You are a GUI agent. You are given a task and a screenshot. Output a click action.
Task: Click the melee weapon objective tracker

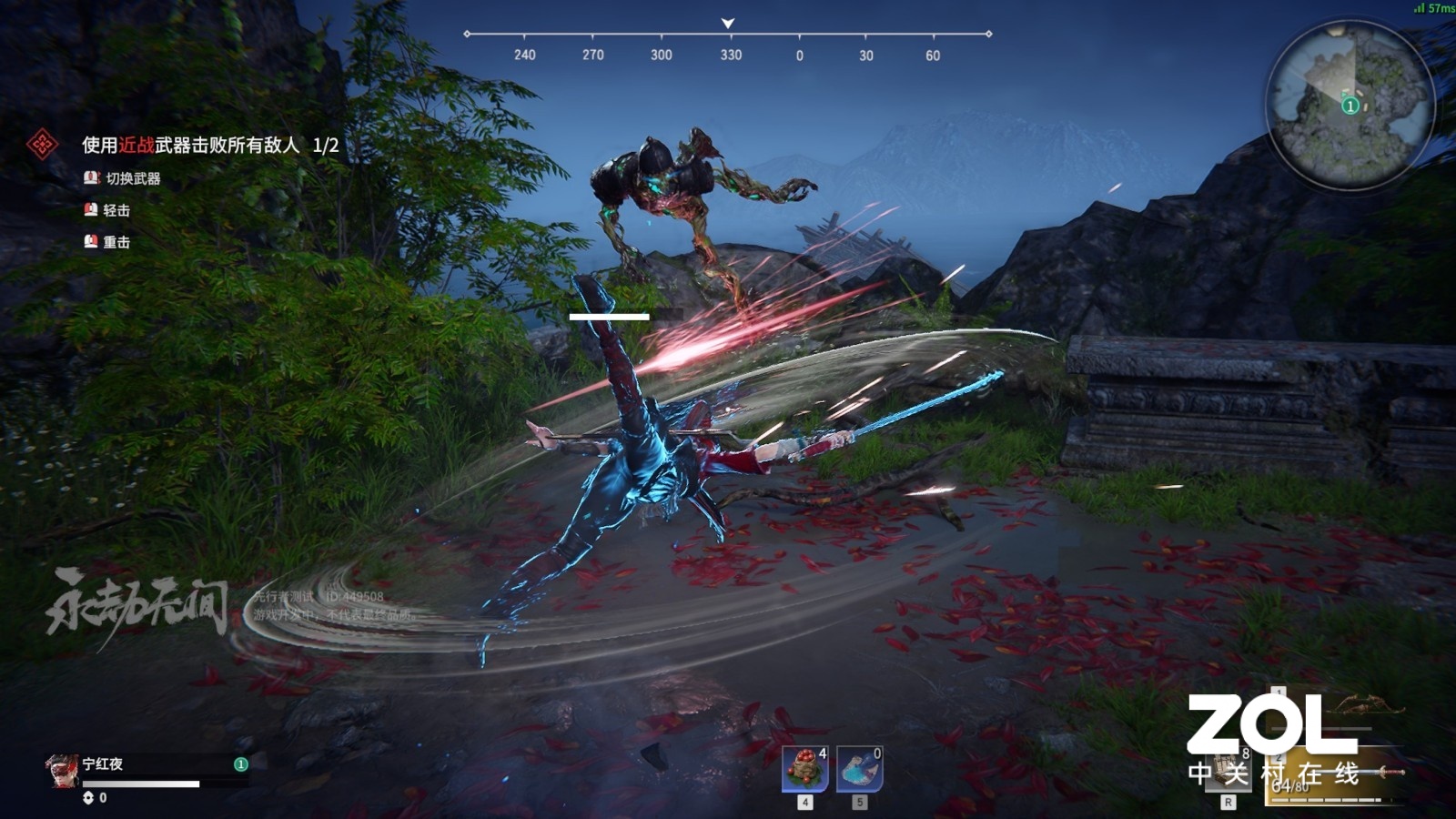209,145
